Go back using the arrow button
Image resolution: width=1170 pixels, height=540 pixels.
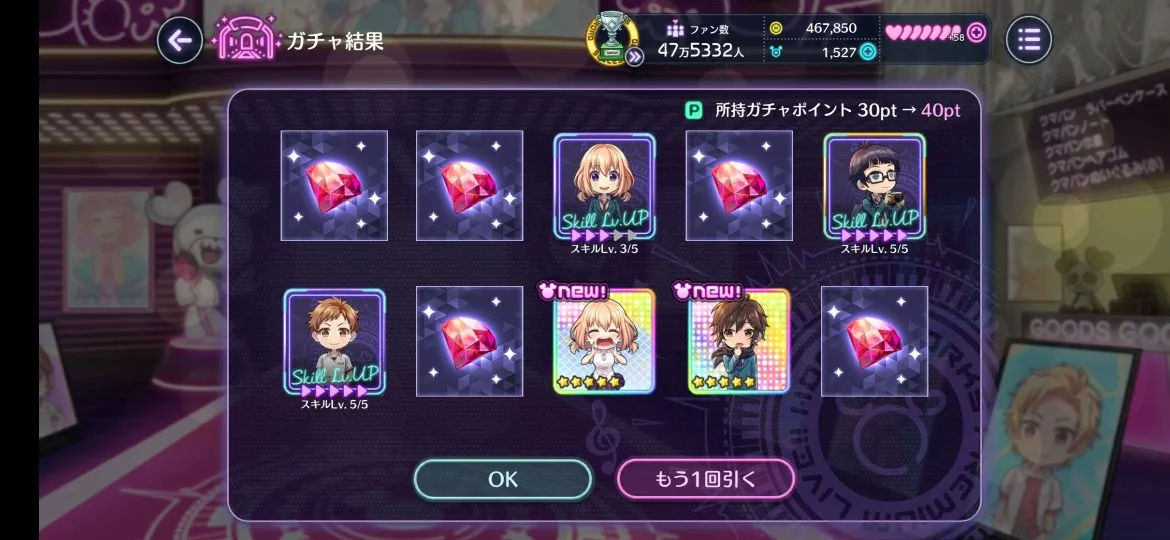(x=180, y=40)
